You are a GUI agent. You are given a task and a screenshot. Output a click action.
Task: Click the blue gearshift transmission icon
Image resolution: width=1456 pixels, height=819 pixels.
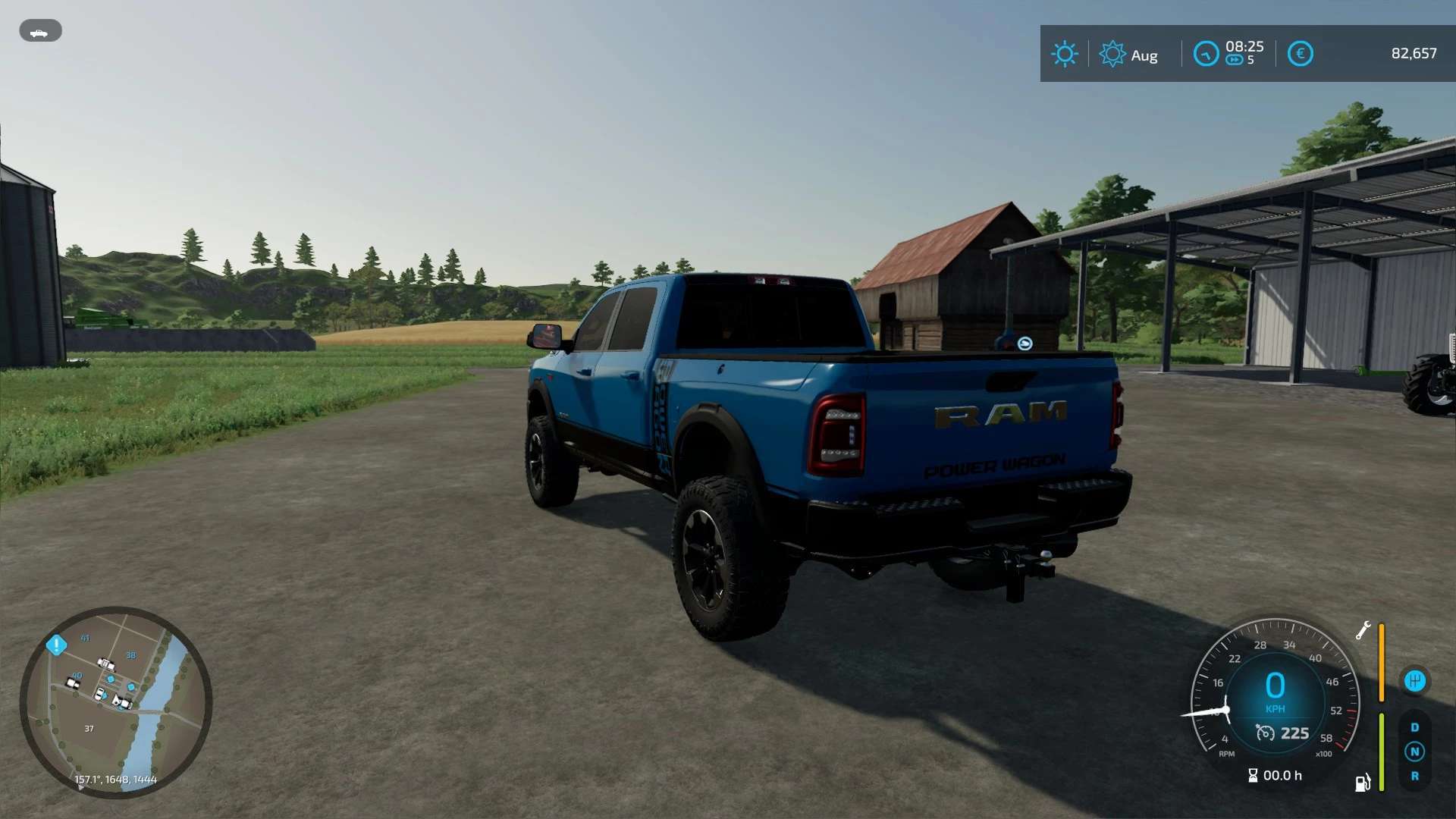point(1415,680)
